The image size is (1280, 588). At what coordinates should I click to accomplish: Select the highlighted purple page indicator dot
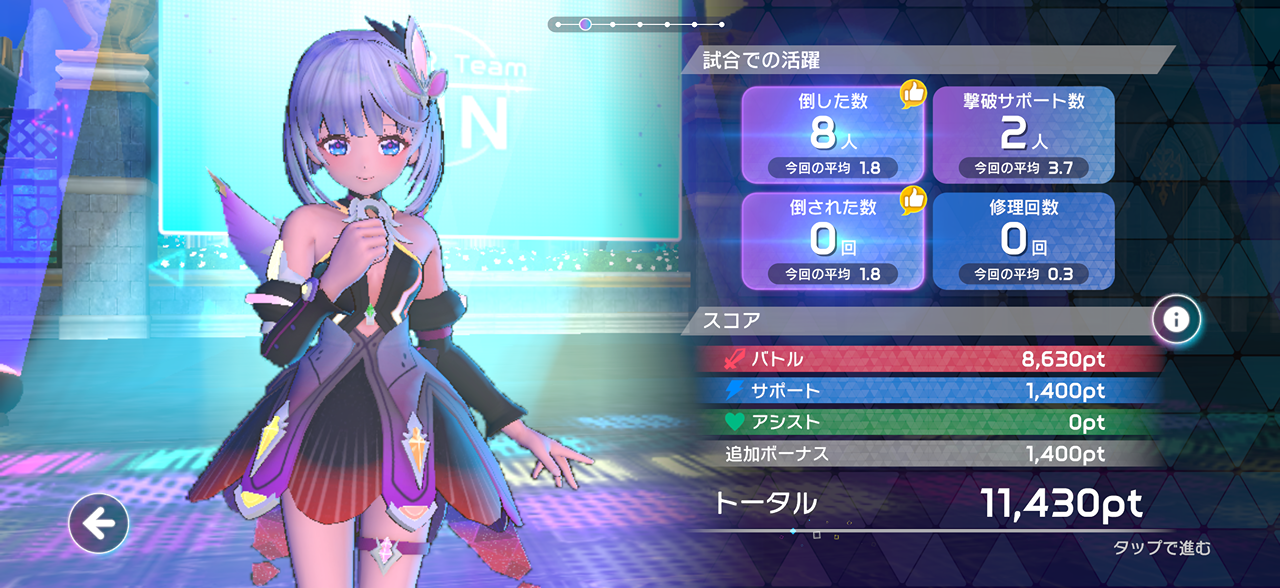tap(585, 24)
